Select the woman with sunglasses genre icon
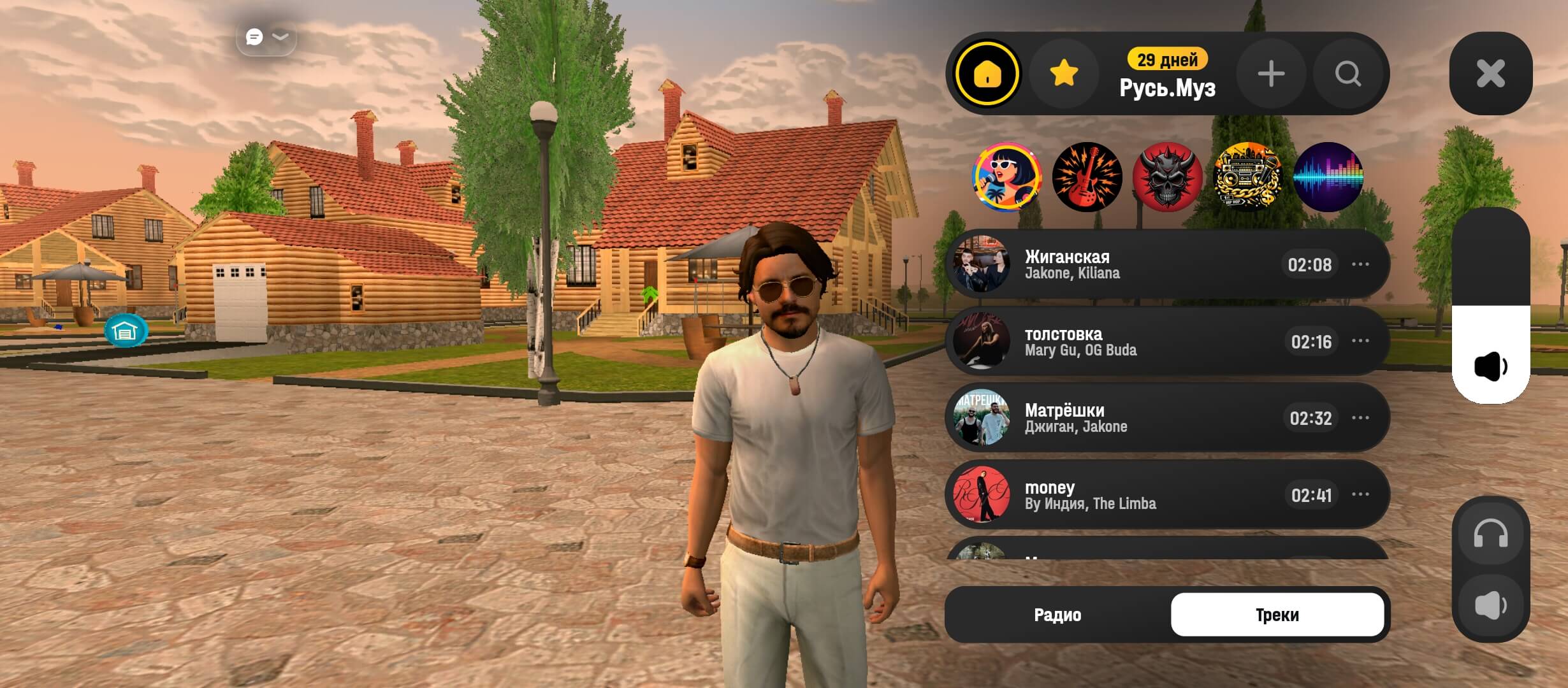Viewport: 1568px width, 688px height. click(1006, 176)
